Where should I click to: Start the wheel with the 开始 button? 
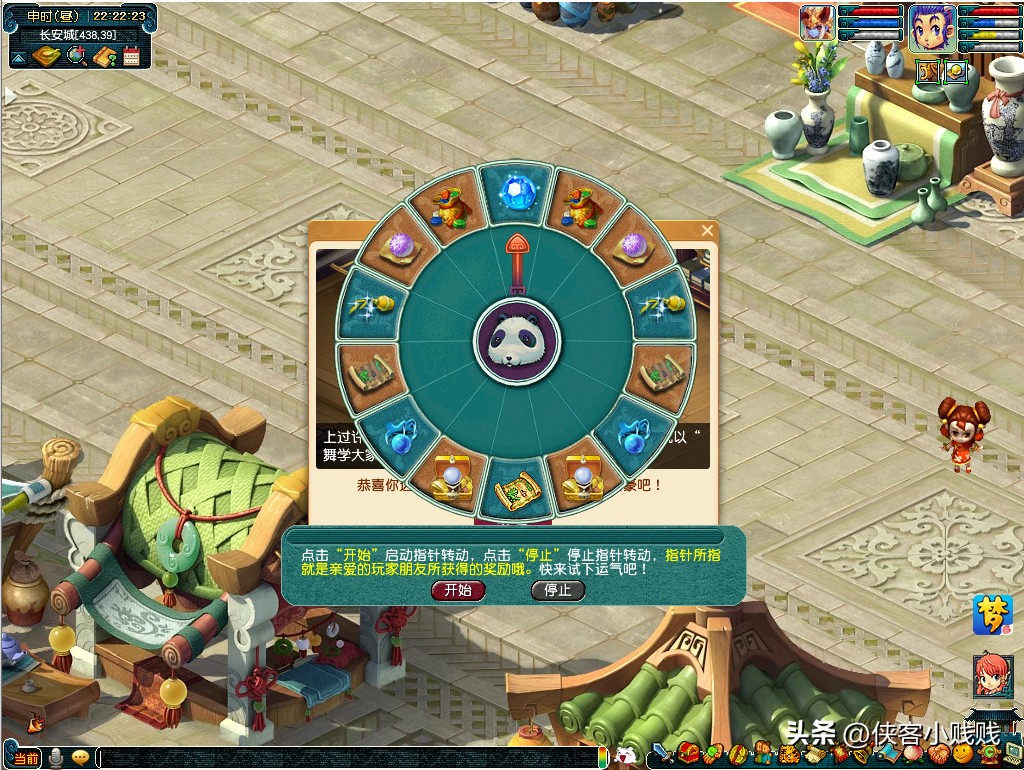458,590
